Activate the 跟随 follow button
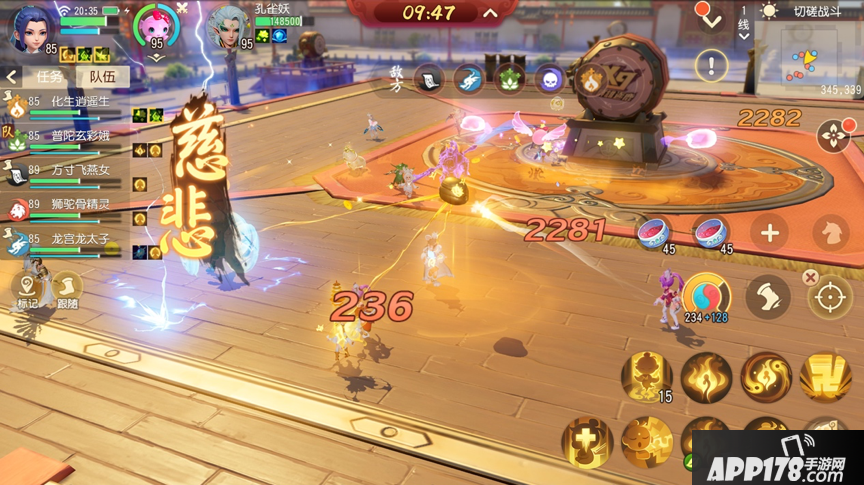 [67, 291]
